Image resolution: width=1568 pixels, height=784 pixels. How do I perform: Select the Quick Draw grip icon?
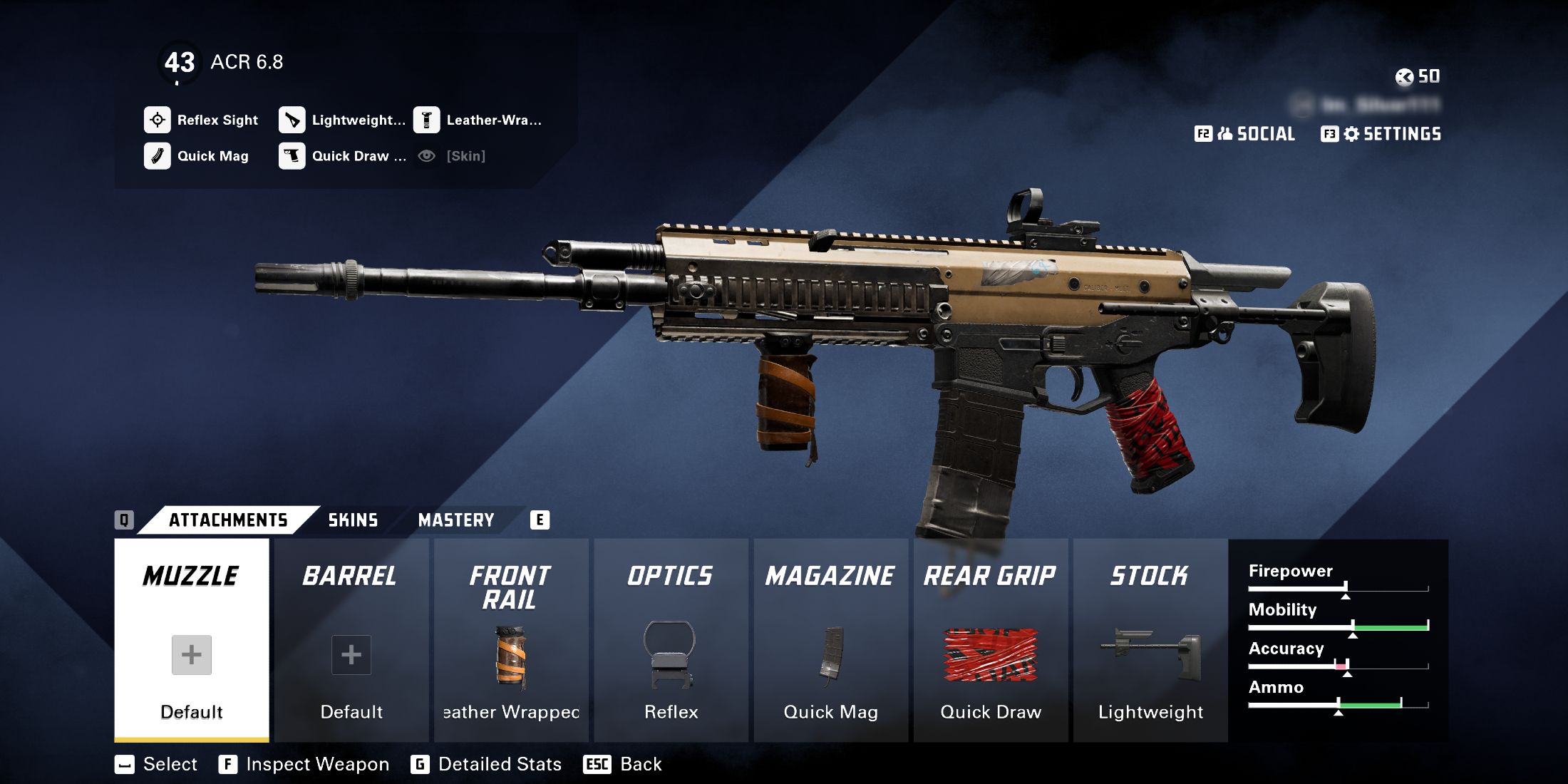pyautogui.click(x=292, y=156)
